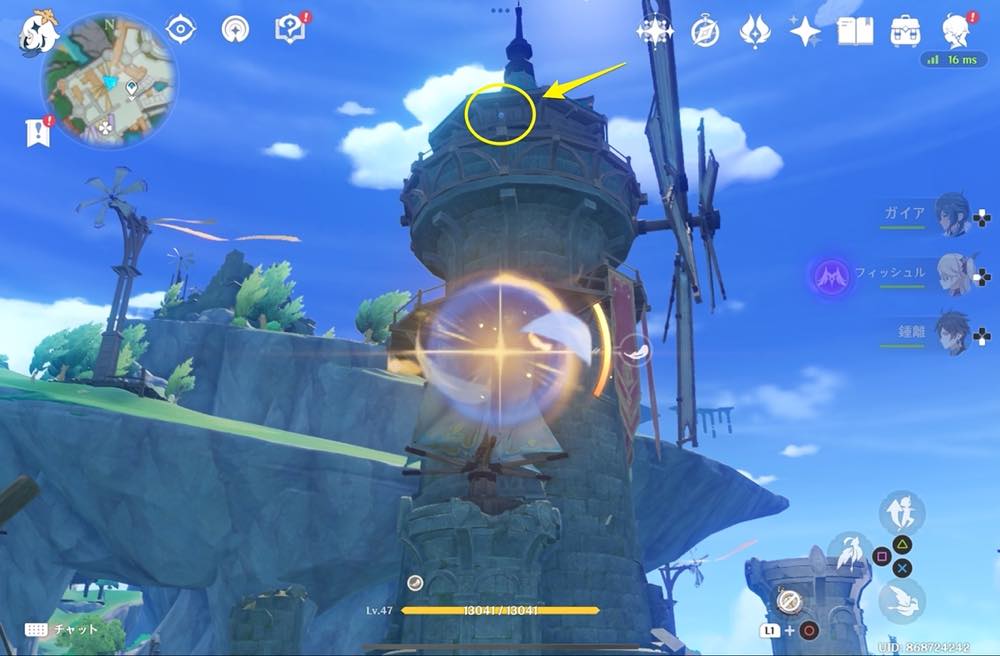Open the character profile icon at top right
1000x656 pixels.
click(x=959, y=31)
